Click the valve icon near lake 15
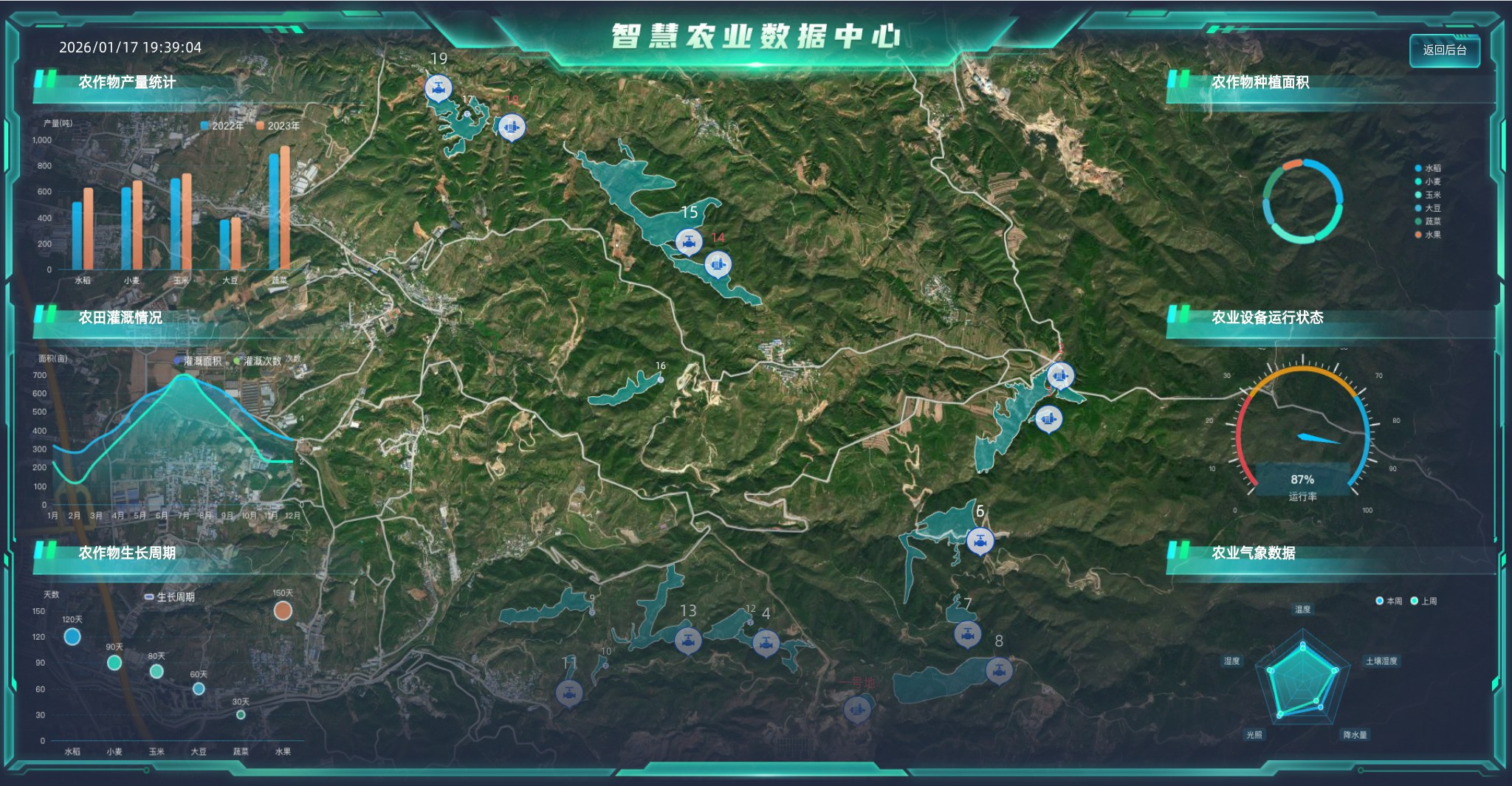This screenshot has height=786, width=1512. click(690, 240)
